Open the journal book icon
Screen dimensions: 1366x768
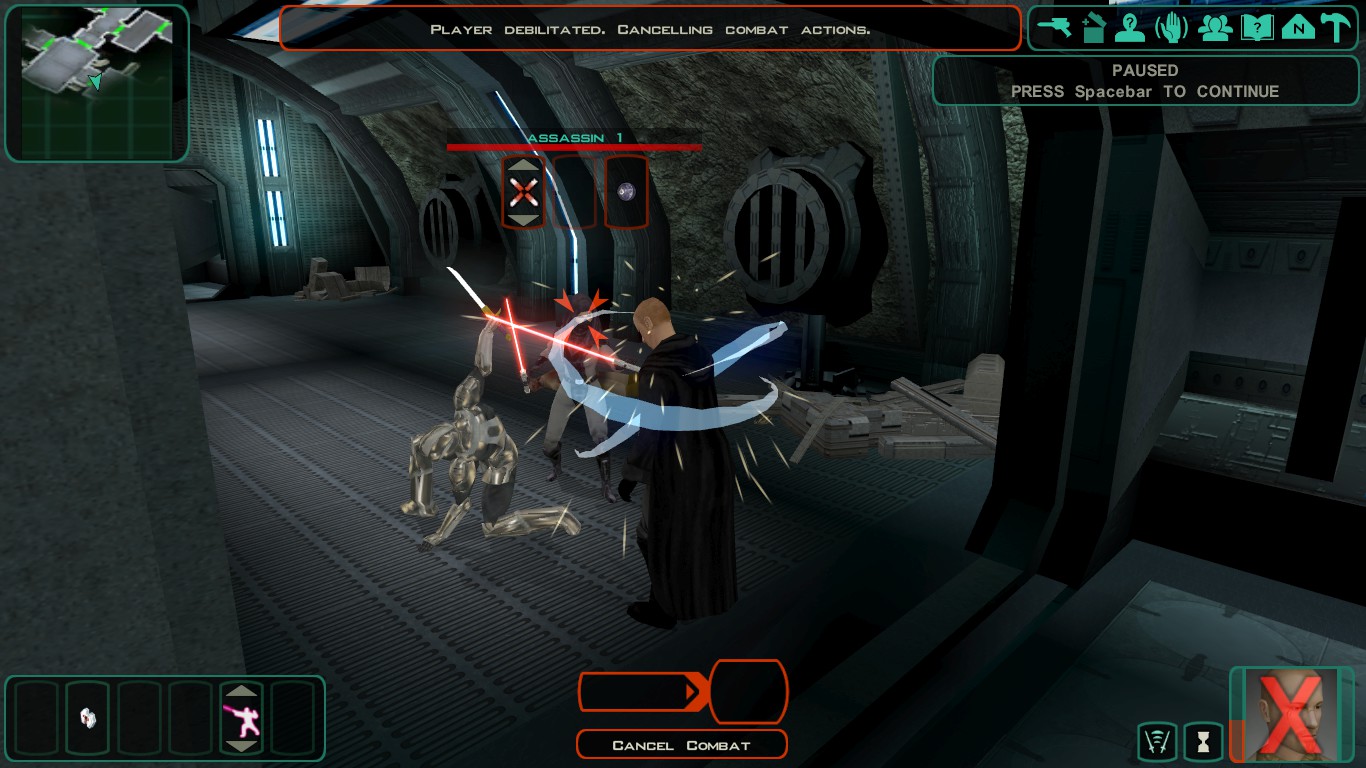[x=1256, y=28]
